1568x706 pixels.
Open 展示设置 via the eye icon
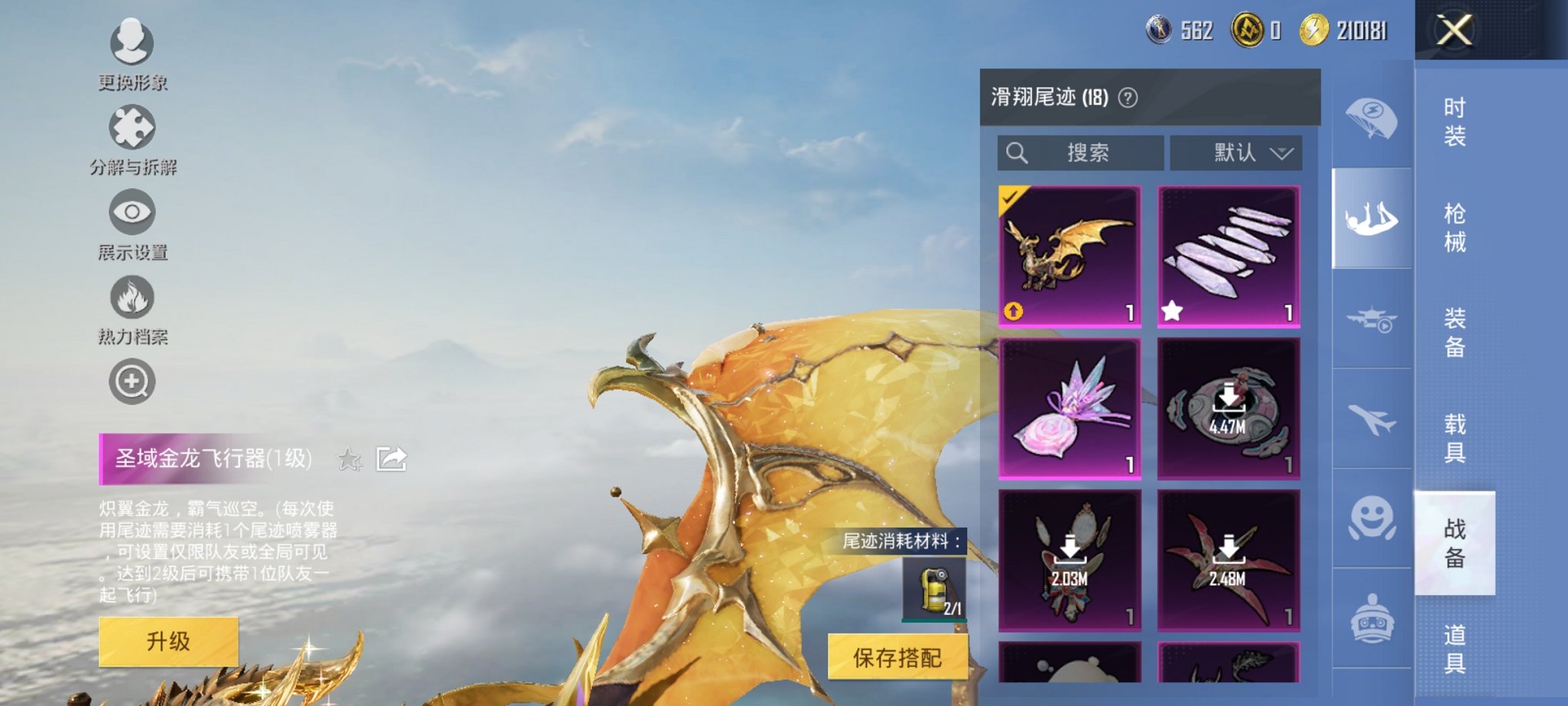point(131,209)
